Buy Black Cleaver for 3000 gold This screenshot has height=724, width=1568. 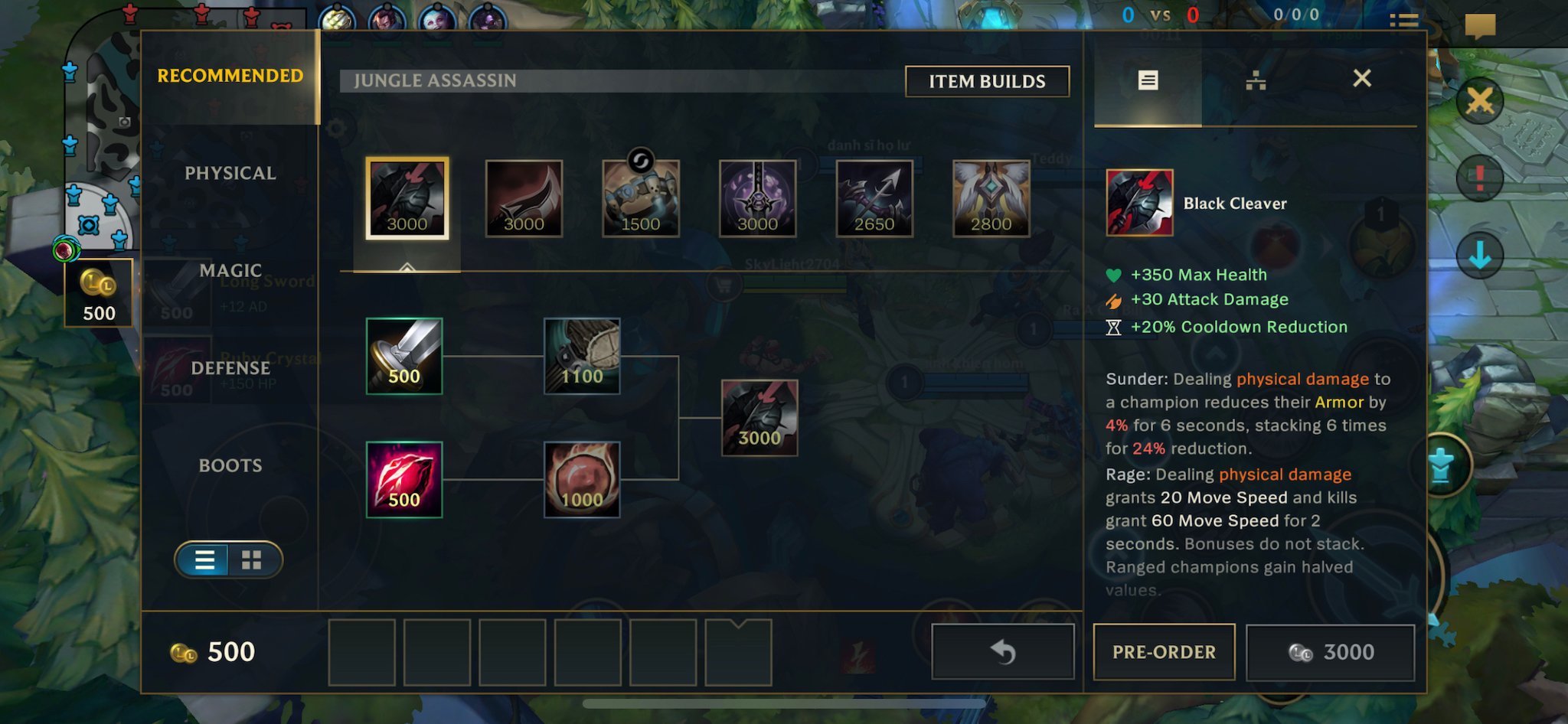point(1330,652)
